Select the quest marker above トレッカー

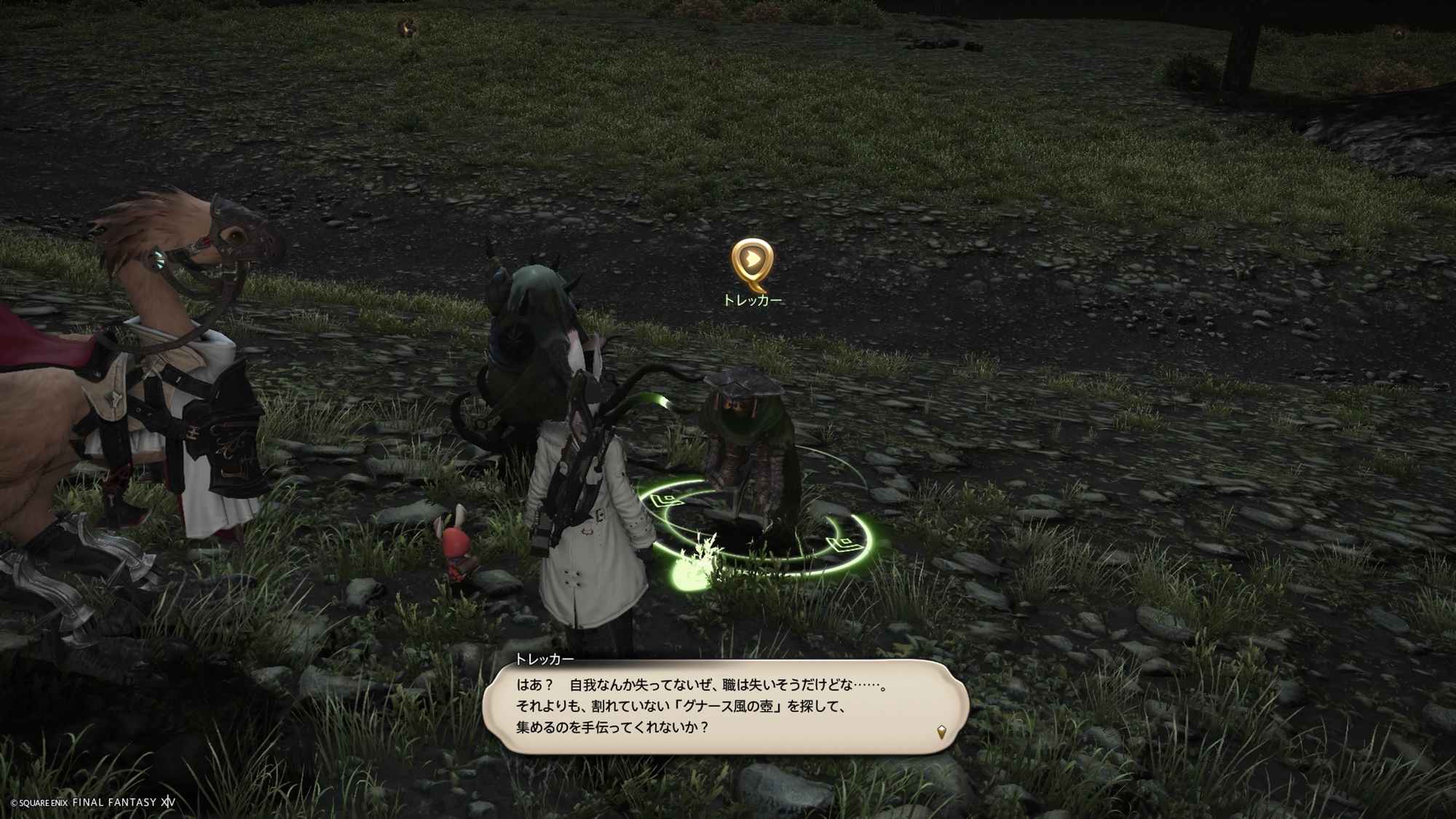[x=753, y=261]
